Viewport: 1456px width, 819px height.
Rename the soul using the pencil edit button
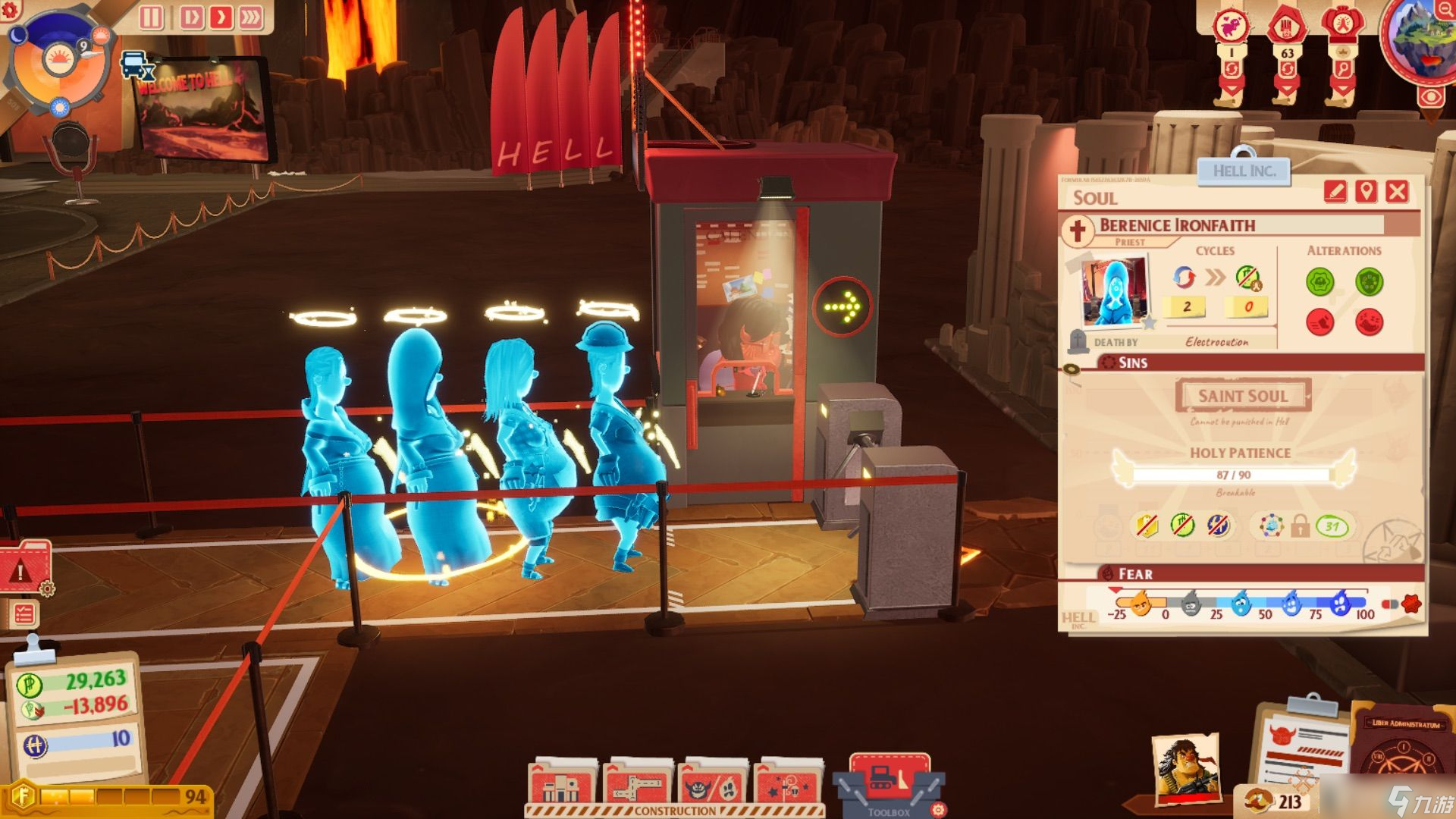tap(1335, 191)
